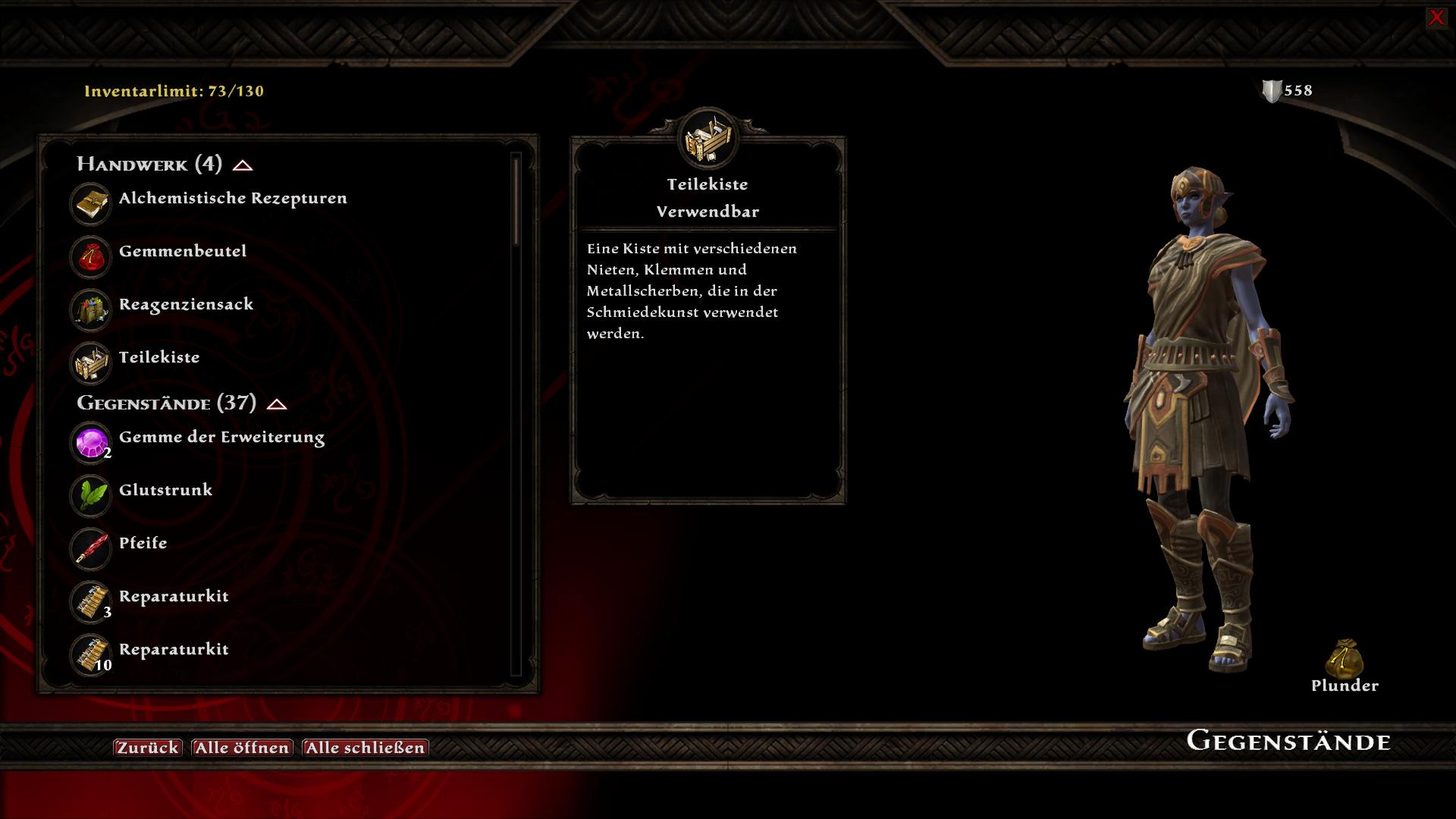Screen dimensions: 1456x819
Task: Collapse everything with Alle schließen
Action: (365, 748)
